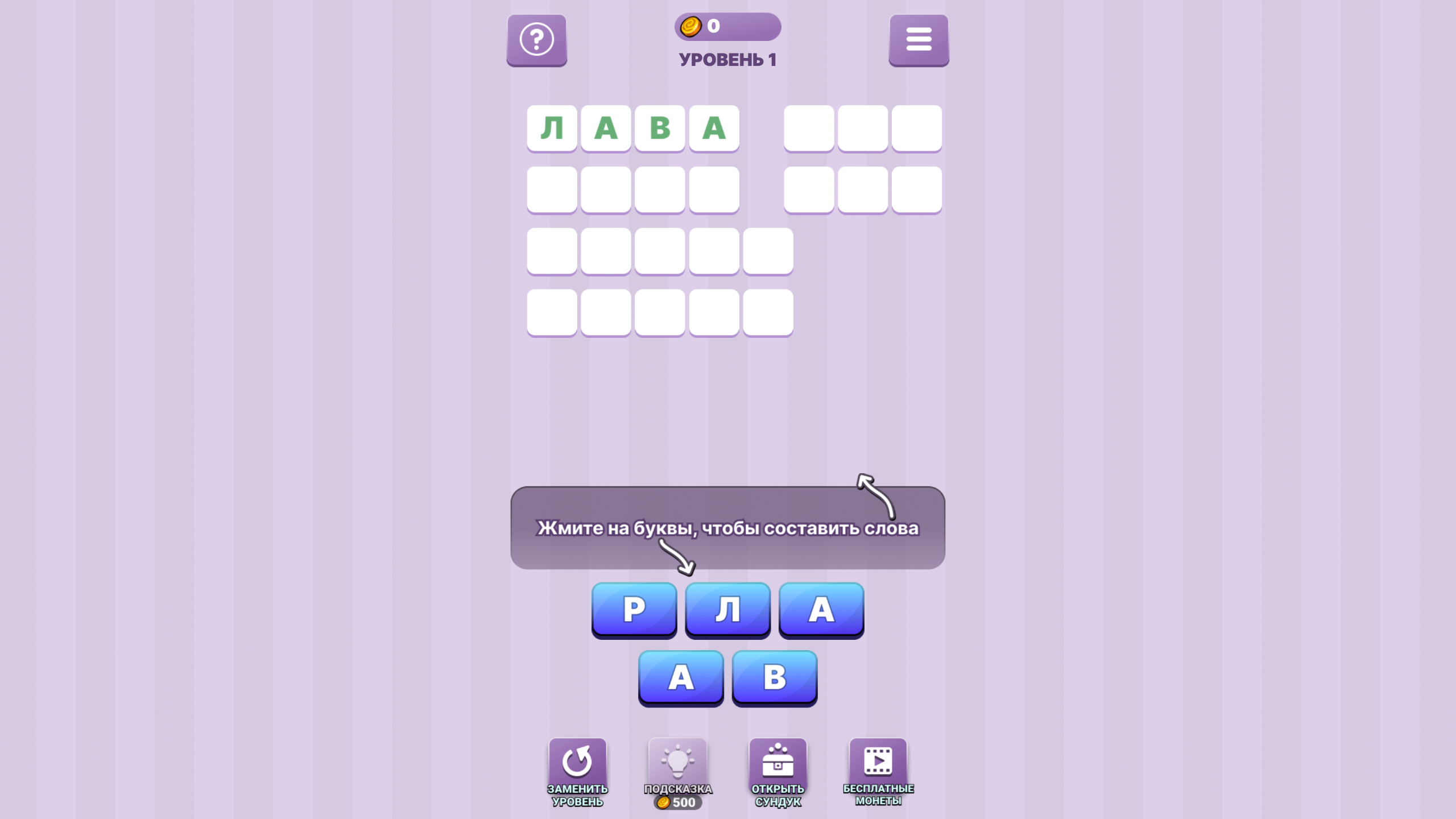
Task: Click the УРОВЕНЬ 1 level label
Action: (727, 60)
